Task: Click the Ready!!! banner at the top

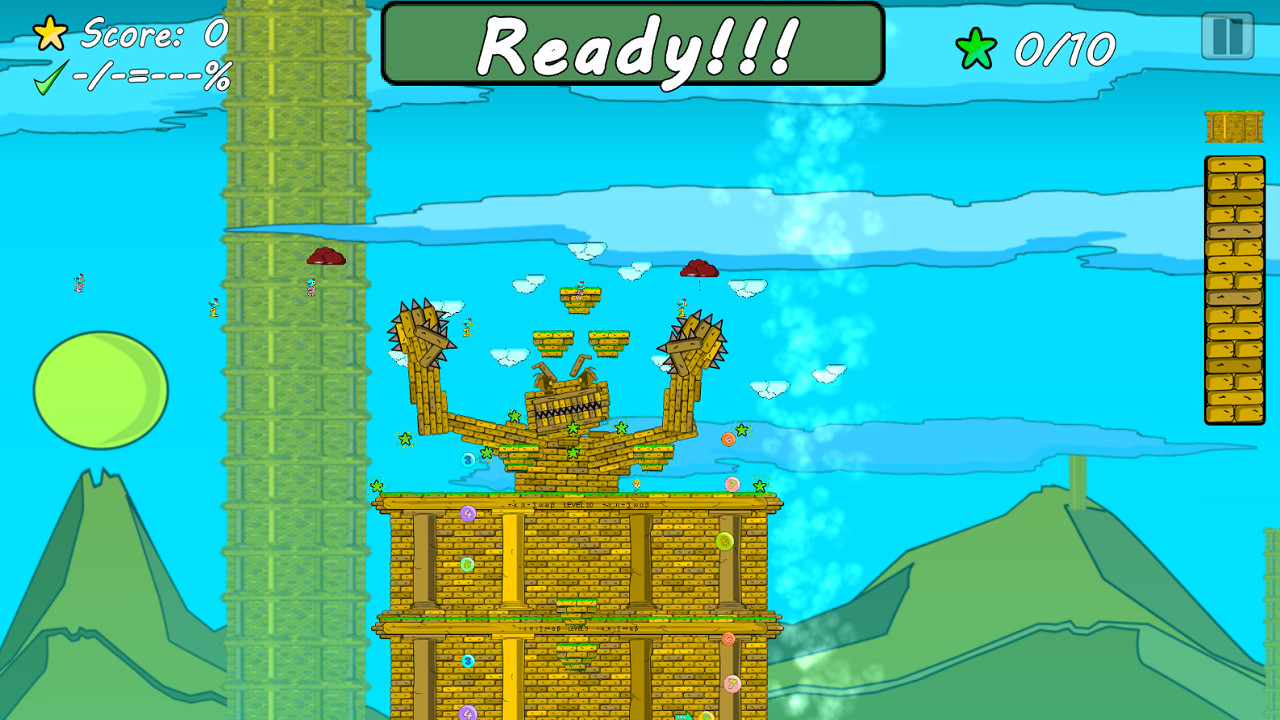Action: coord(634,43)
